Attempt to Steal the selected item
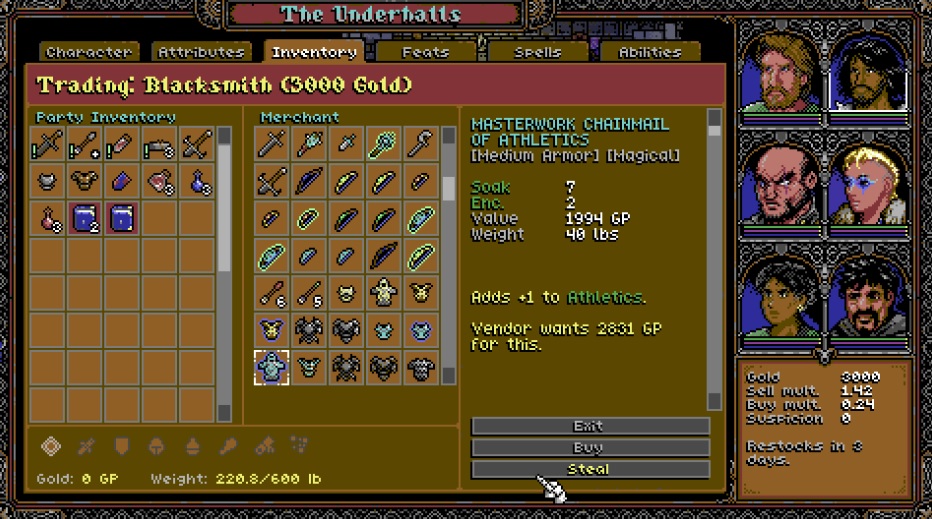Viewport: 932px width, 519px height. pyautogui.click(x=590, y=468)
